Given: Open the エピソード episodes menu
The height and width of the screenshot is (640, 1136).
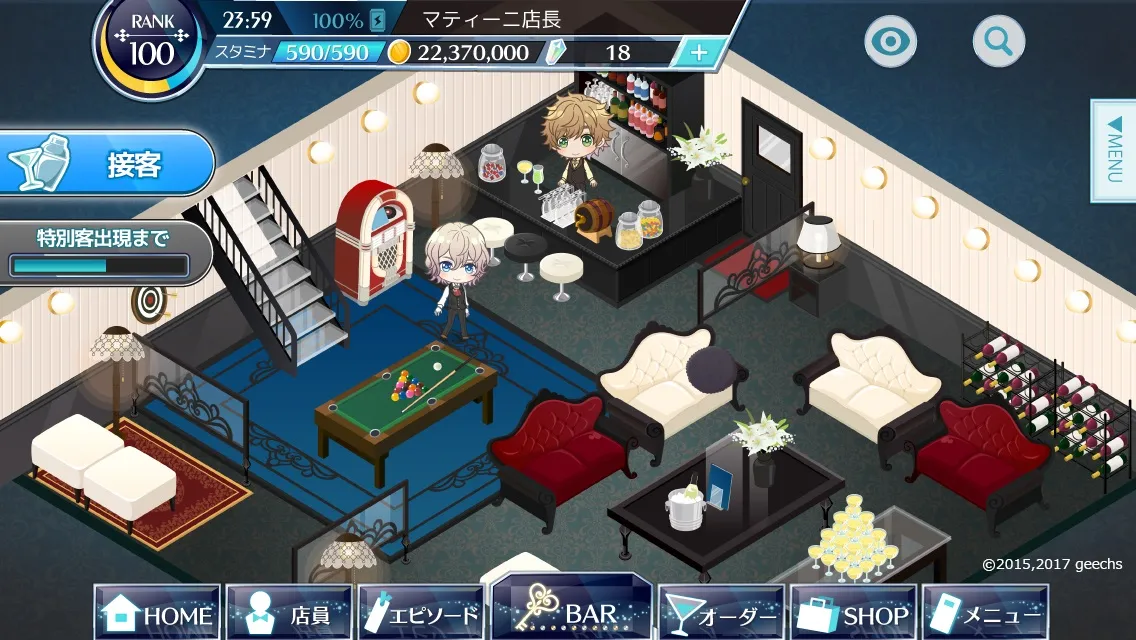Looking at the screenshot, I should tap(421, 613).
